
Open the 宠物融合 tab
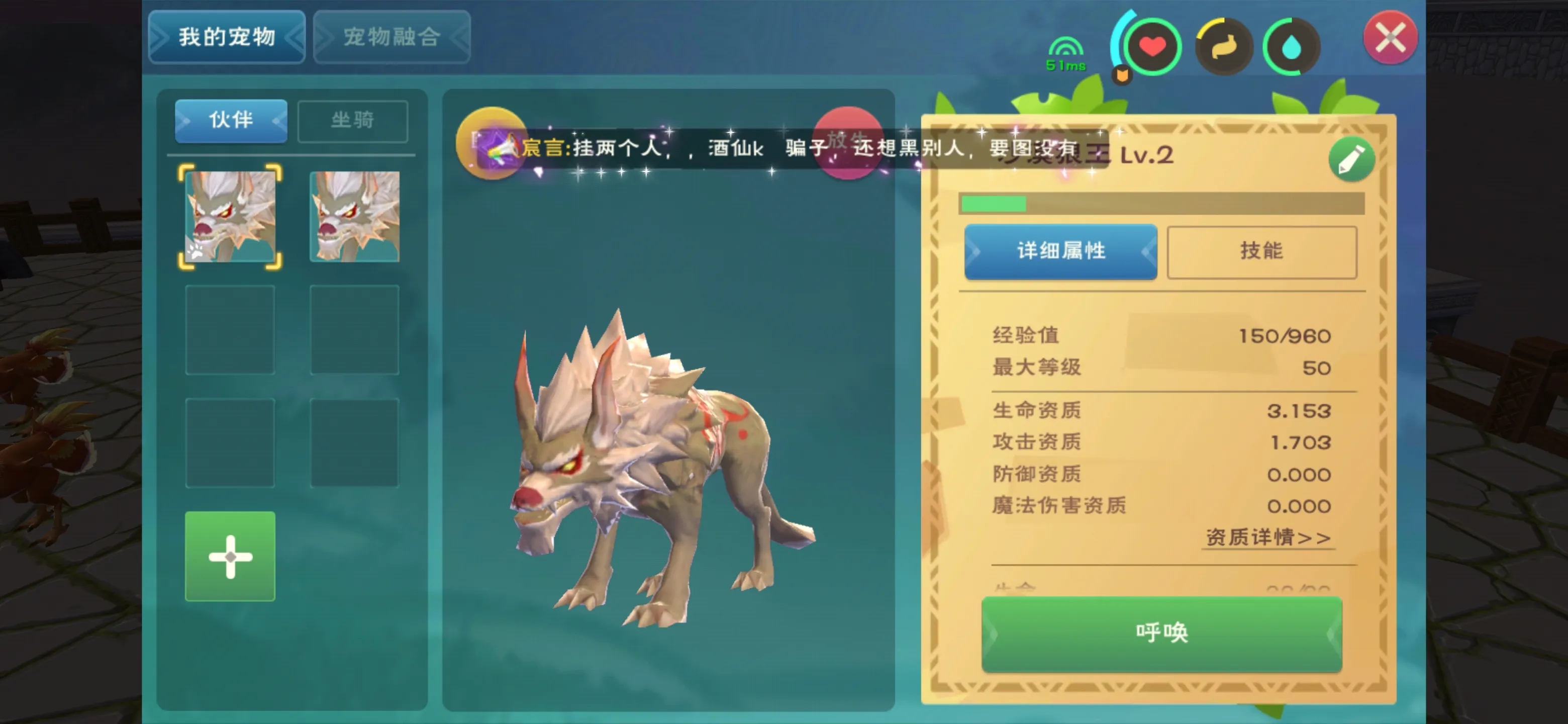click(391, 37)
